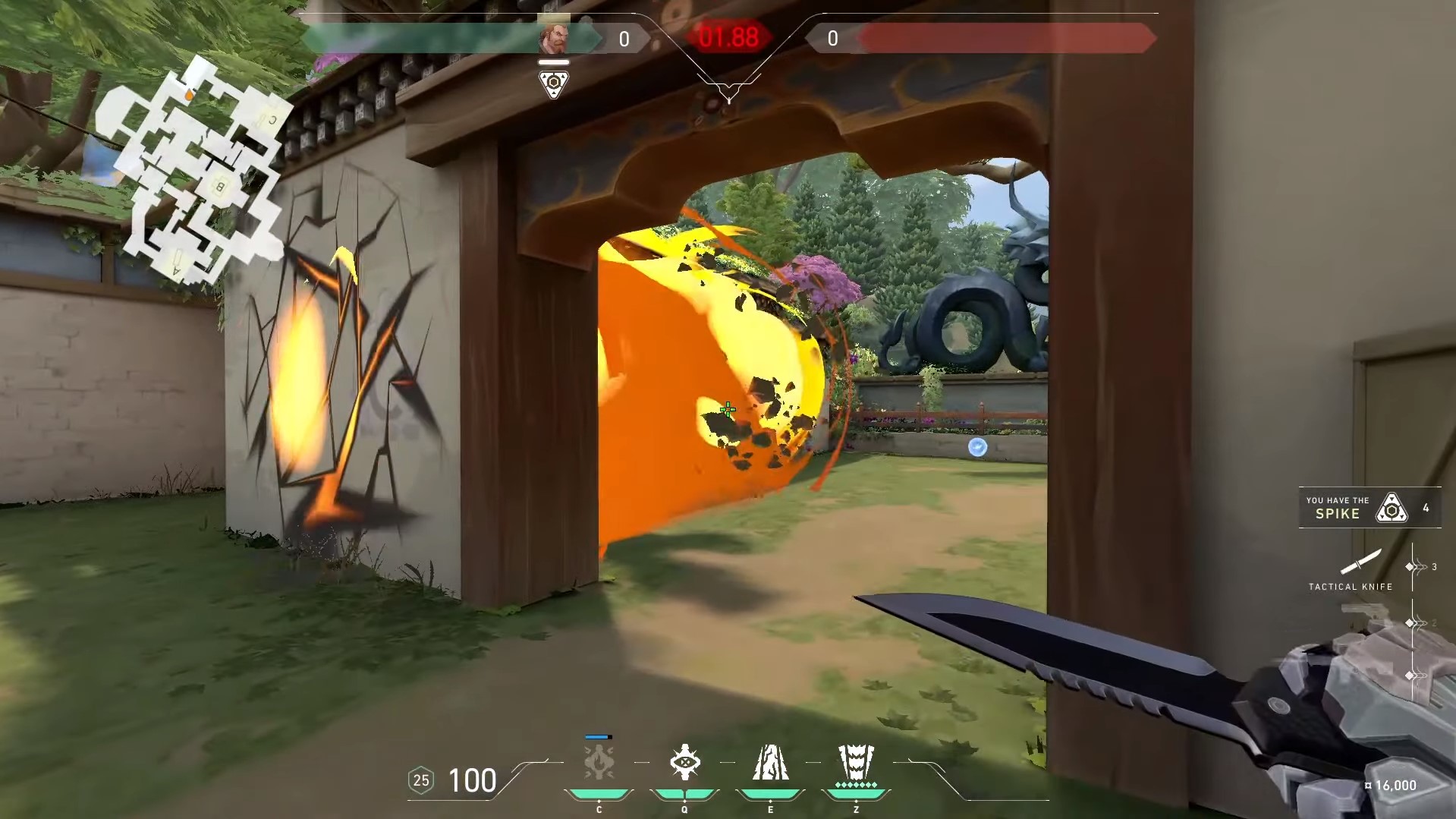Activate the greyed-out Aftershock ability icon
The height and width of the screenshot is (819, 1456).
tap(599, 762)
